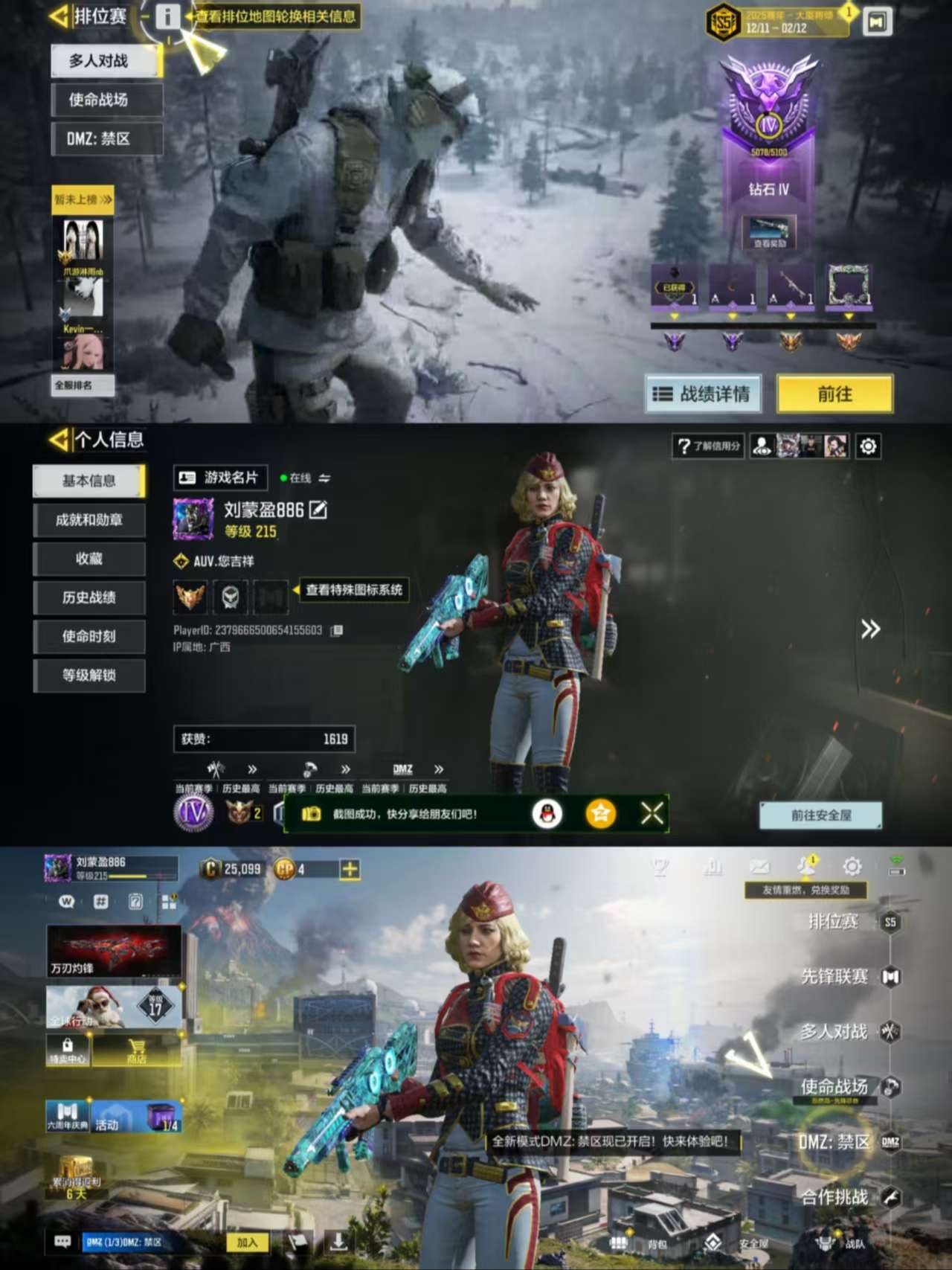
Task: Choose the DMZ: 禁区 ranked tab
Action: coord(106,138)
